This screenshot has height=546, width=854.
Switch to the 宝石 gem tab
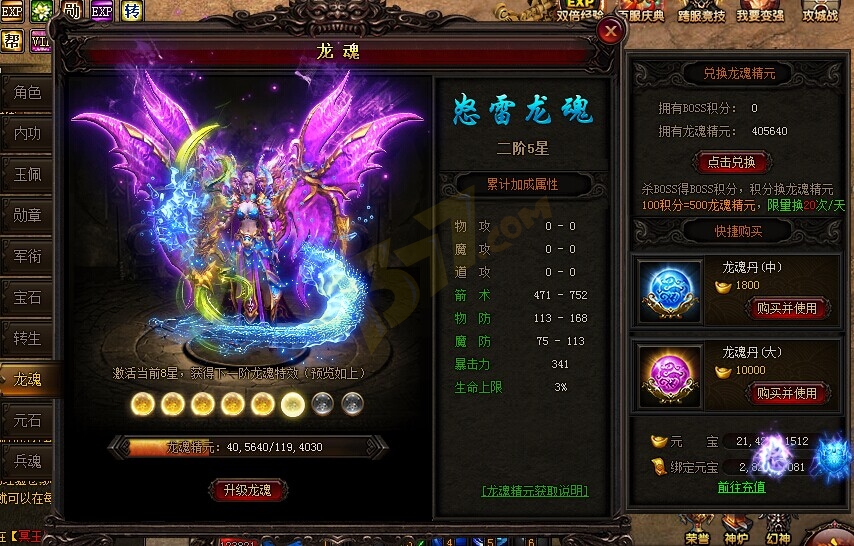28,297
